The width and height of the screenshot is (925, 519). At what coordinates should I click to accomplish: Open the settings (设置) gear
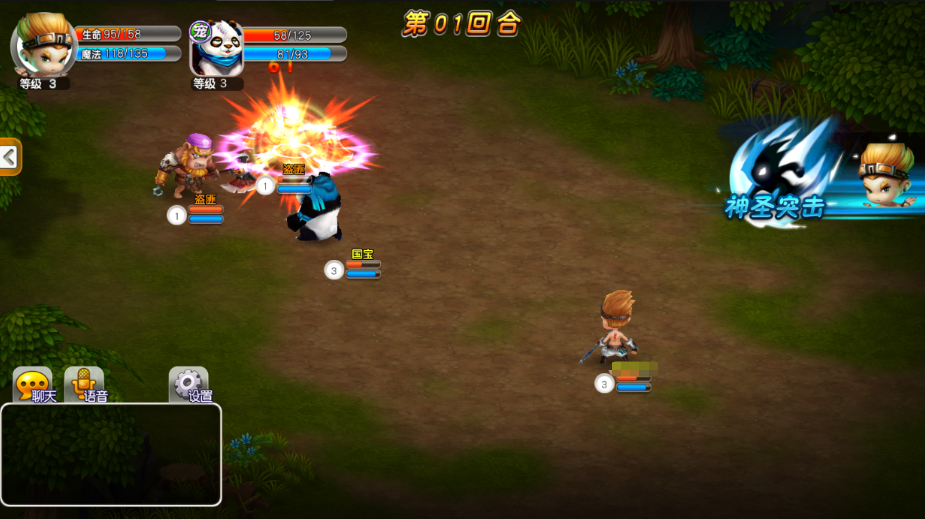(x=189, y=384)
